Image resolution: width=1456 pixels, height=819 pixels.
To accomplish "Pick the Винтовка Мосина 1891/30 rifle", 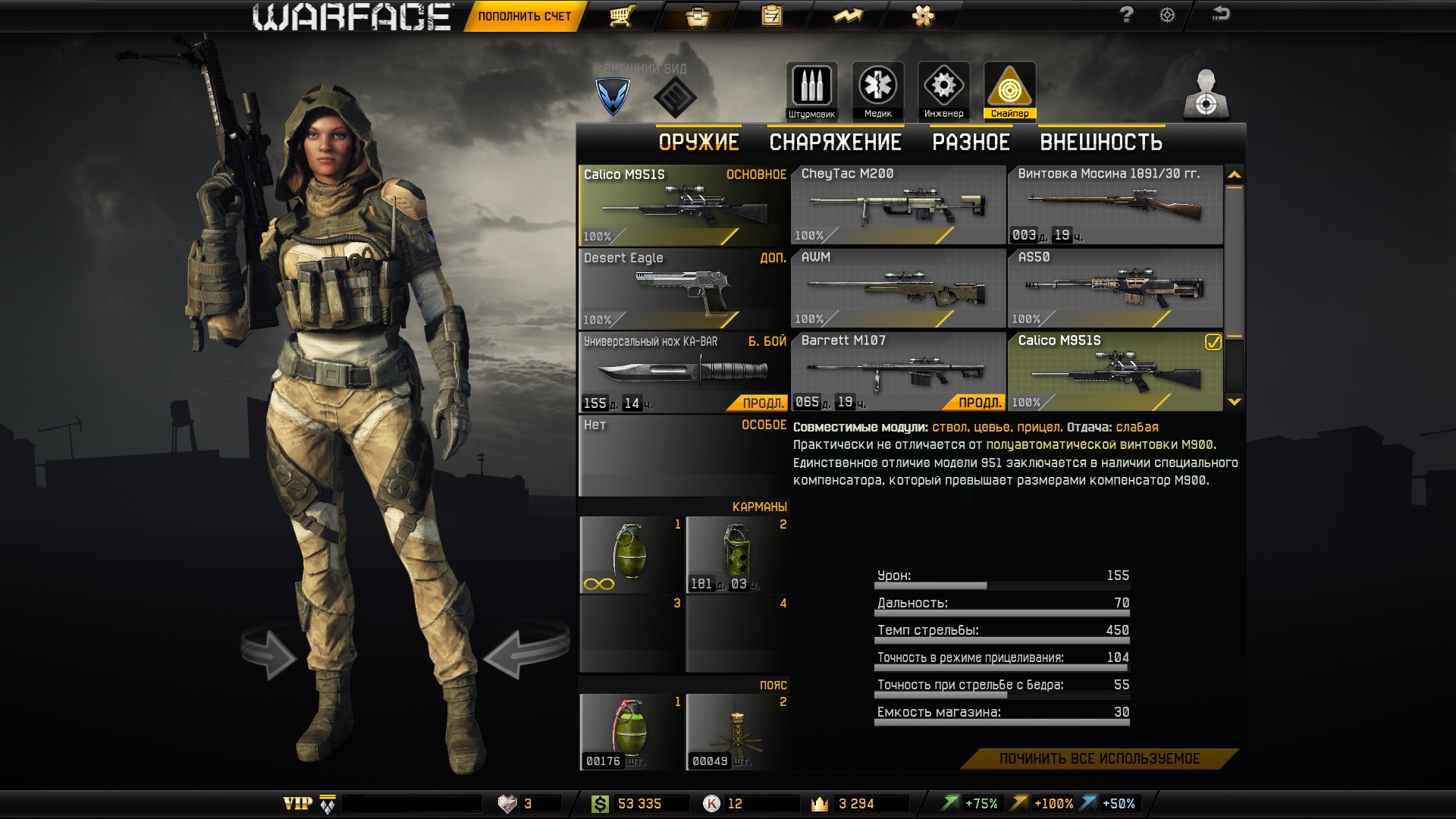I will tap(1115, 205).
